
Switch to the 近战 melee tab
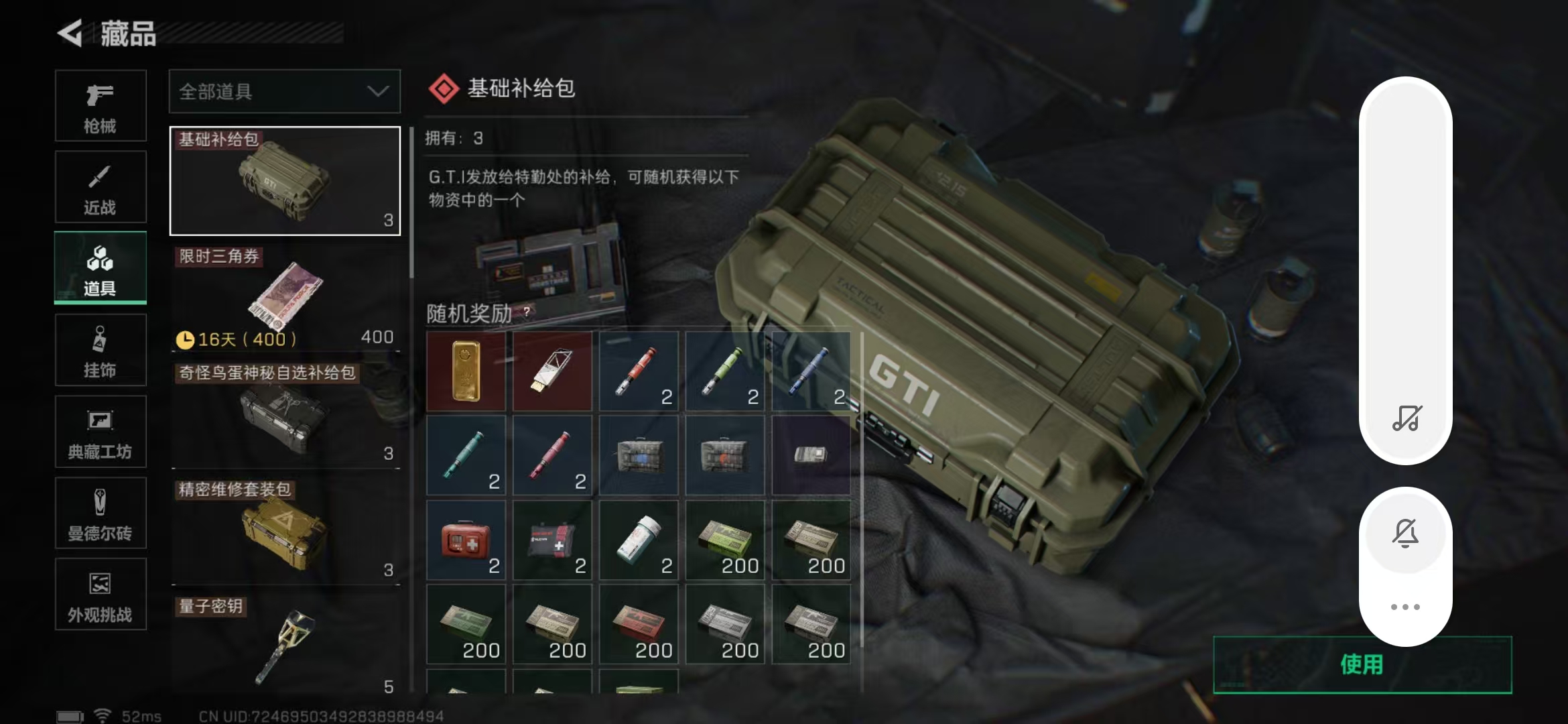100,186
